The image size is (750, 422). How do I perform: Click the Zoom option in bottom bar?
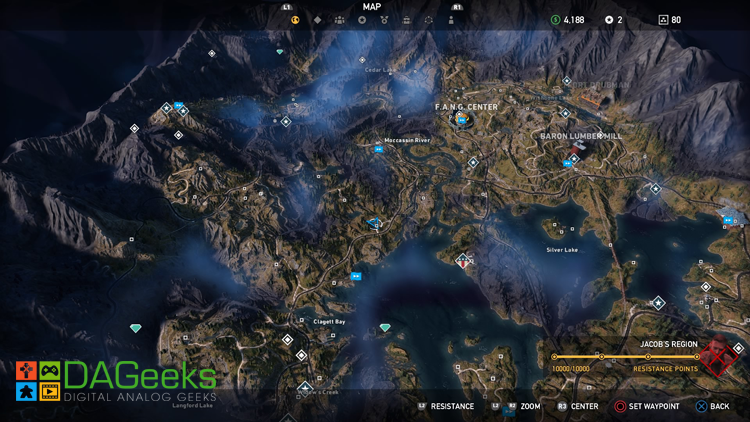click(522, 407)
